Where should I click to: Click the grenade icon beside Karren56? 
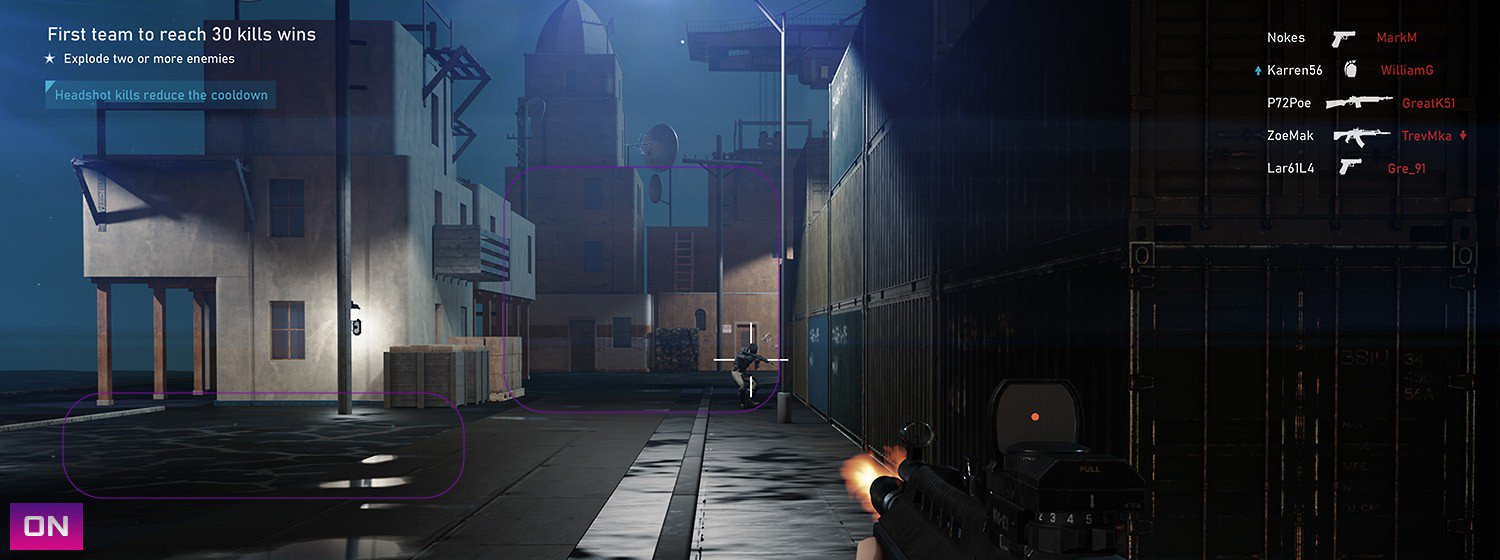pos(1351,70)
